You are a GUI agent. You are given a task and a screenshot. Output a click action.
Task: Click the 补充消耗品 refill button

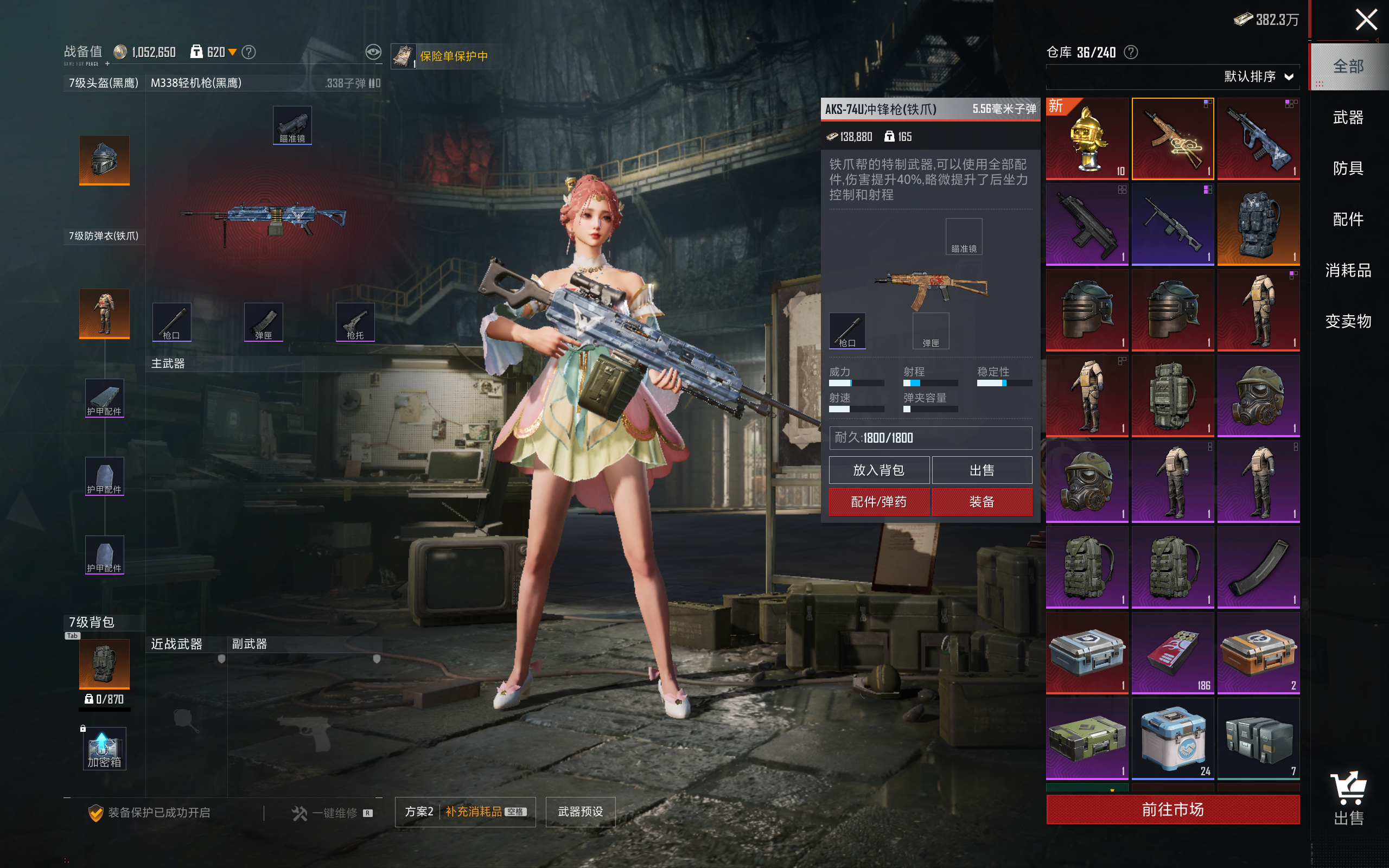(474, 812)
